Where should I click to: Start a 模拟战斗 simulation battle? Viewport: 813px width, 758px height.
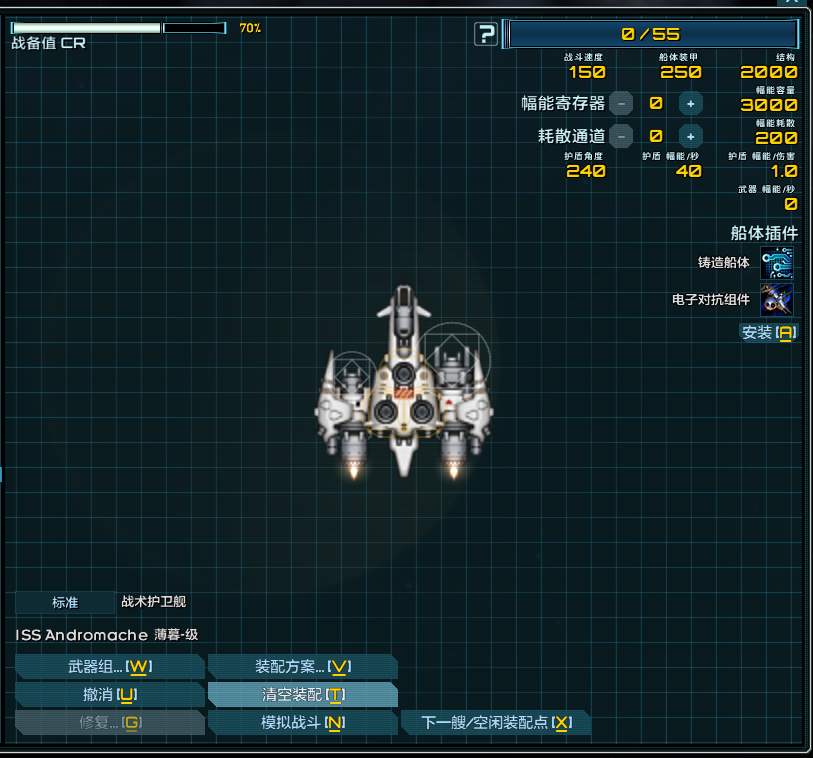pos(302,722)
